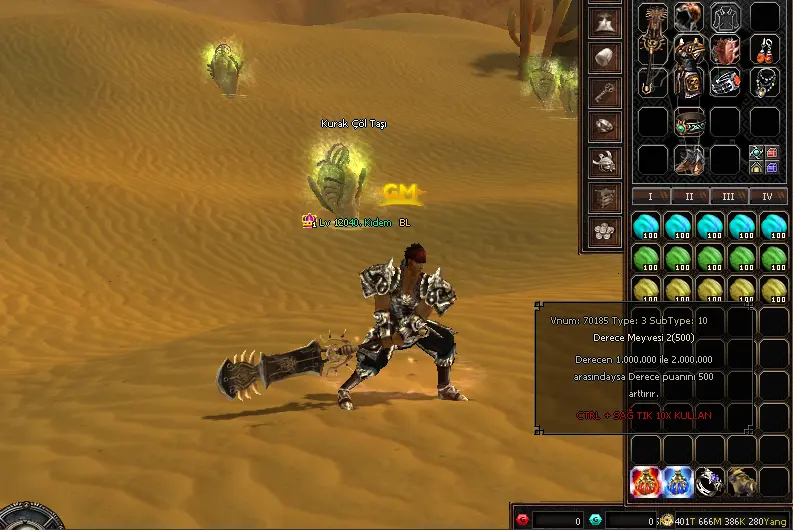Image resolution: width=793 pixels, height=530 pixels.
Task: Select the equipped necklace slot
Action: click(x=766, y=82)
